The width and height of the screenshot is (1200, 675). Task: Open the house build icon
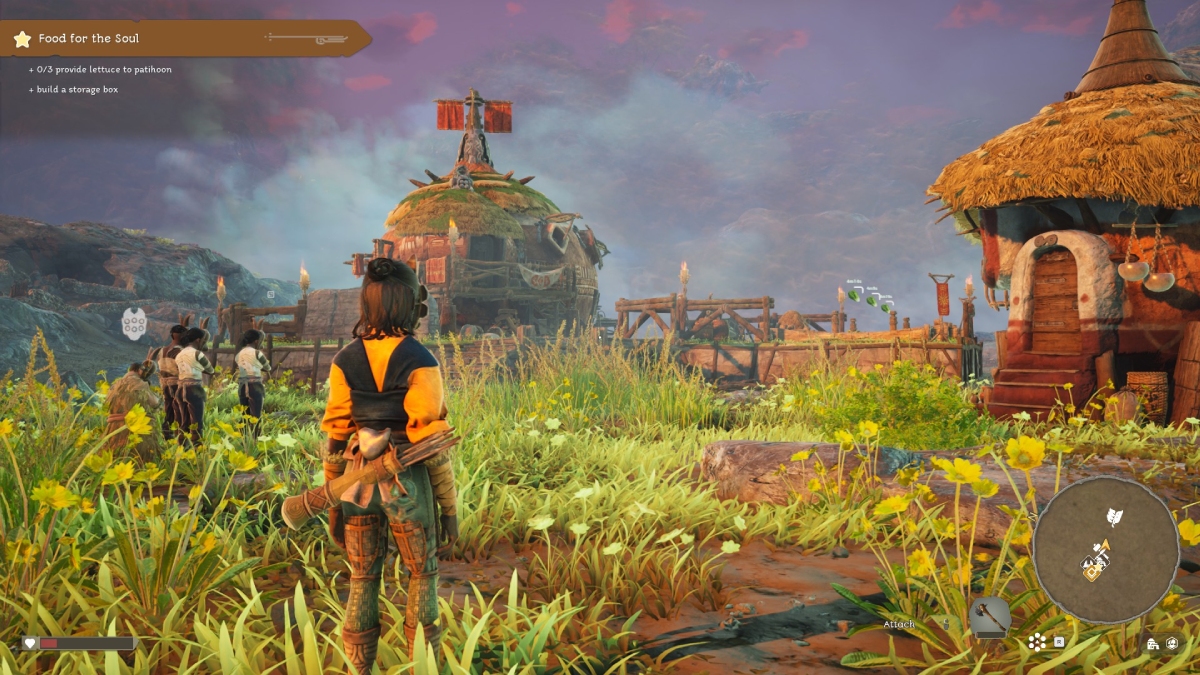(1153, 644)
